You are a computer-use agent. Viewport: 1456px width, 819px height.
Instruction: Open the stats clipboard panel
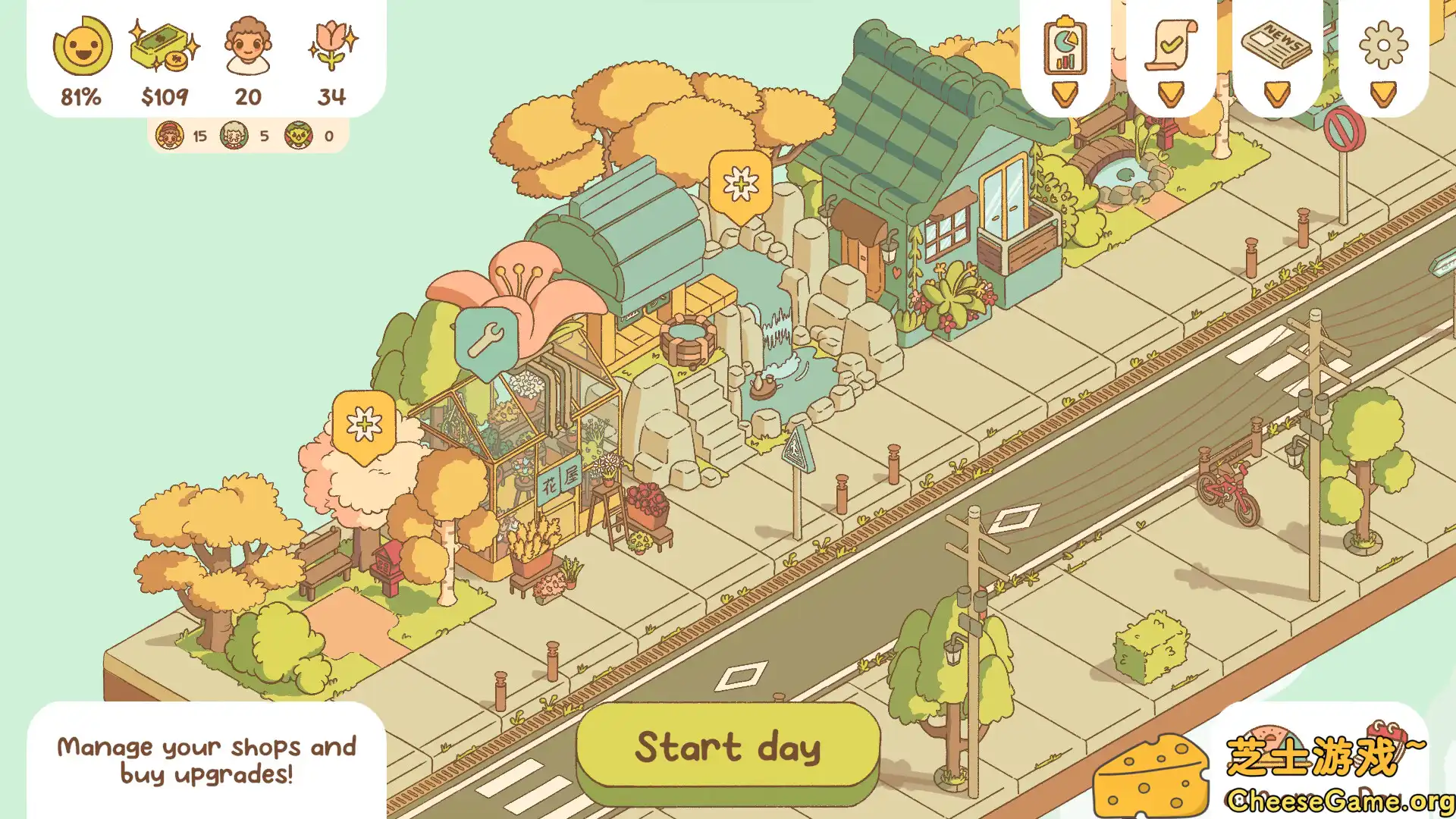tap(1064, 49)
